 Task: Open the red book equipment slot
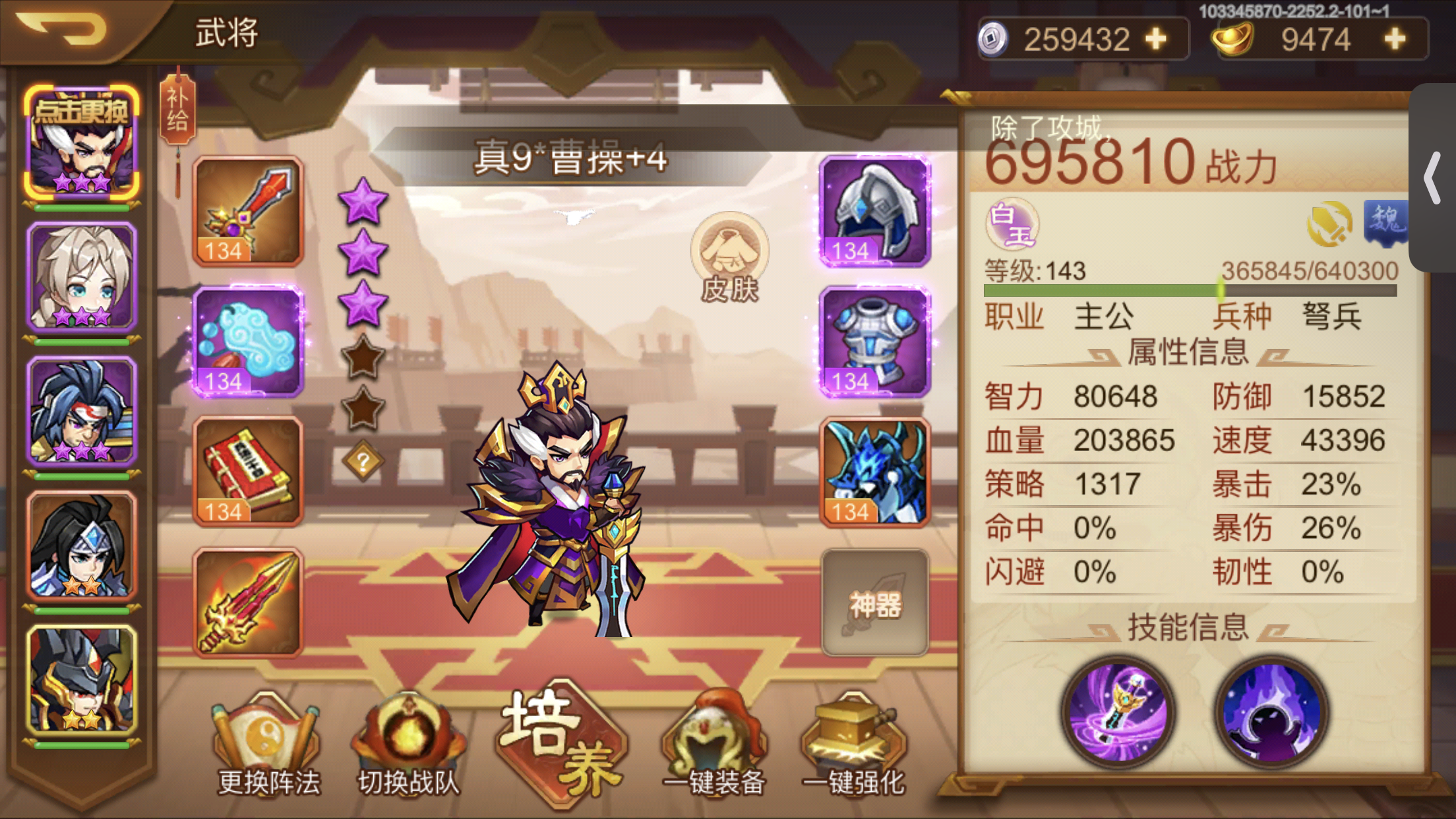point(247,470)
